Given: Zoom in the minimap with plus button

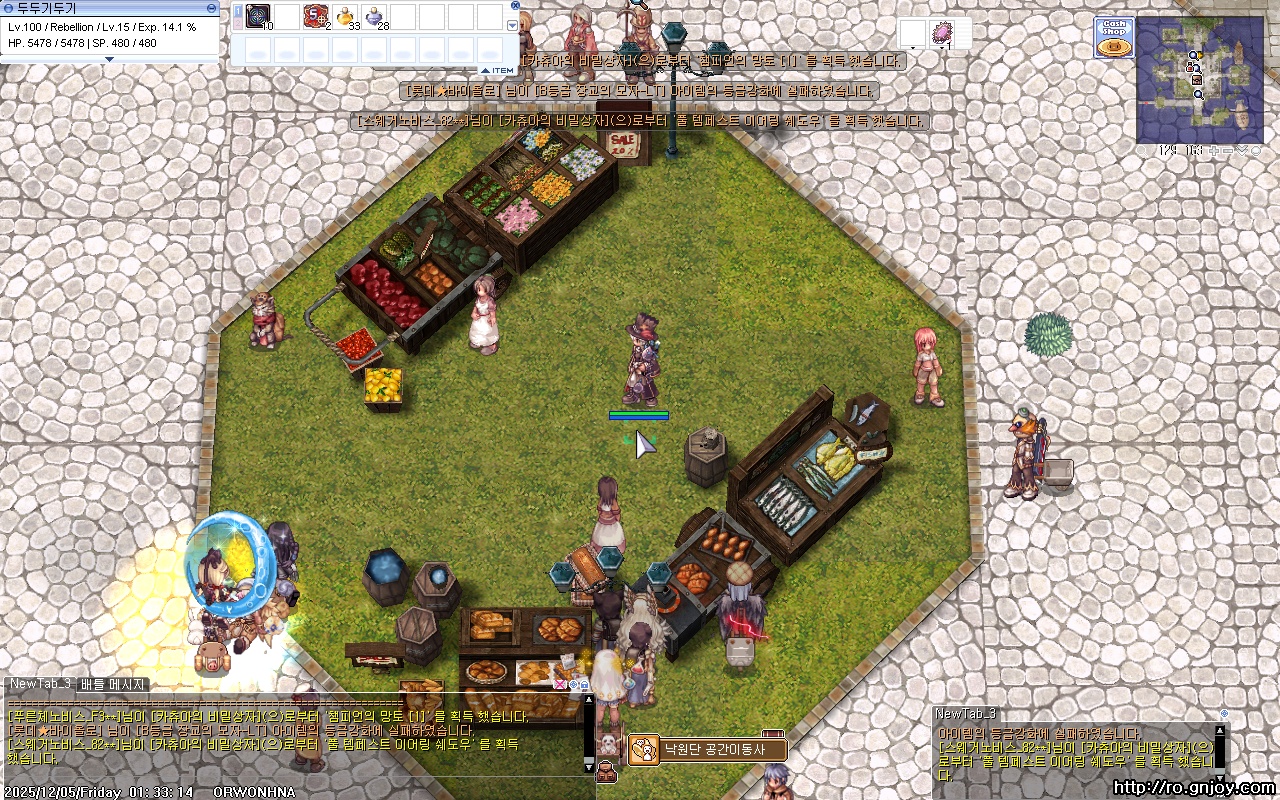Looking at the screenshot, I should 1216,151.
